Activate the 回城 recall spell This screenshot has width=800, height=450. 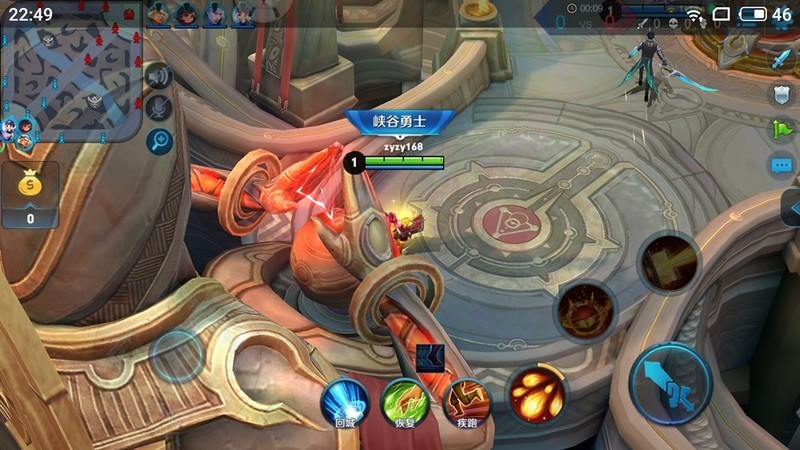click(343, 400)
